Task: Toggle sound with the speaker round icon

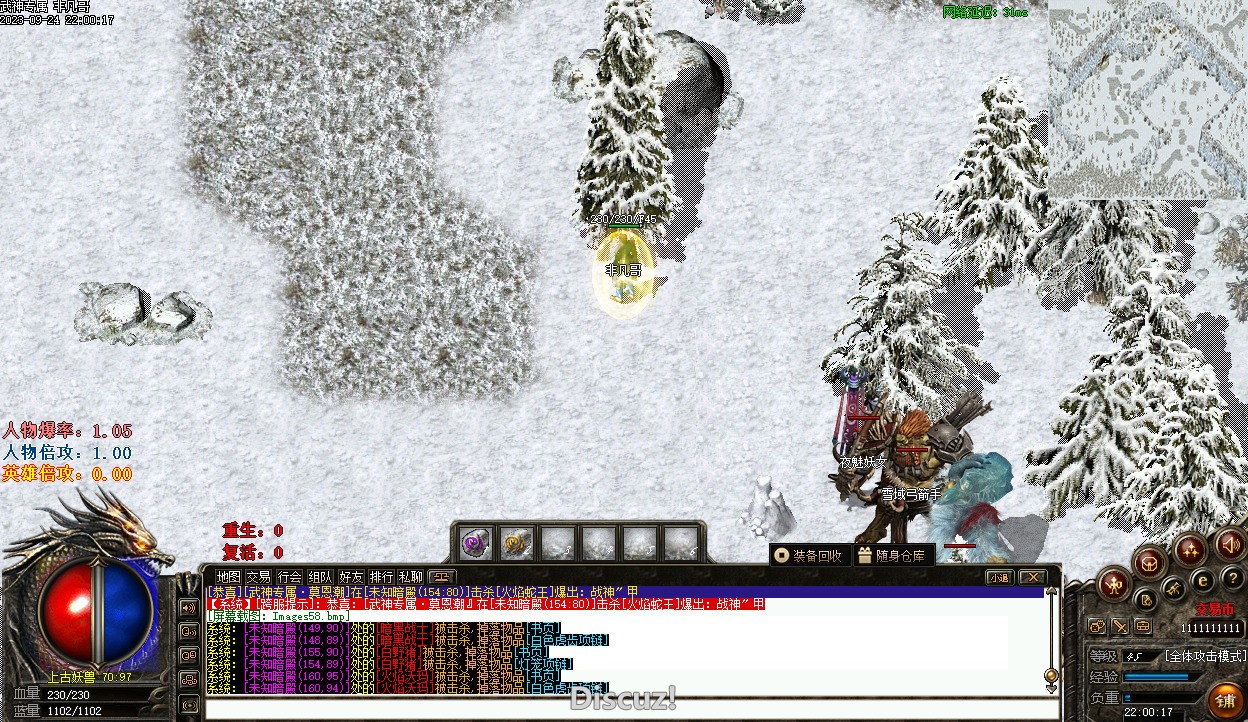Action: [x=1229, y=546]
